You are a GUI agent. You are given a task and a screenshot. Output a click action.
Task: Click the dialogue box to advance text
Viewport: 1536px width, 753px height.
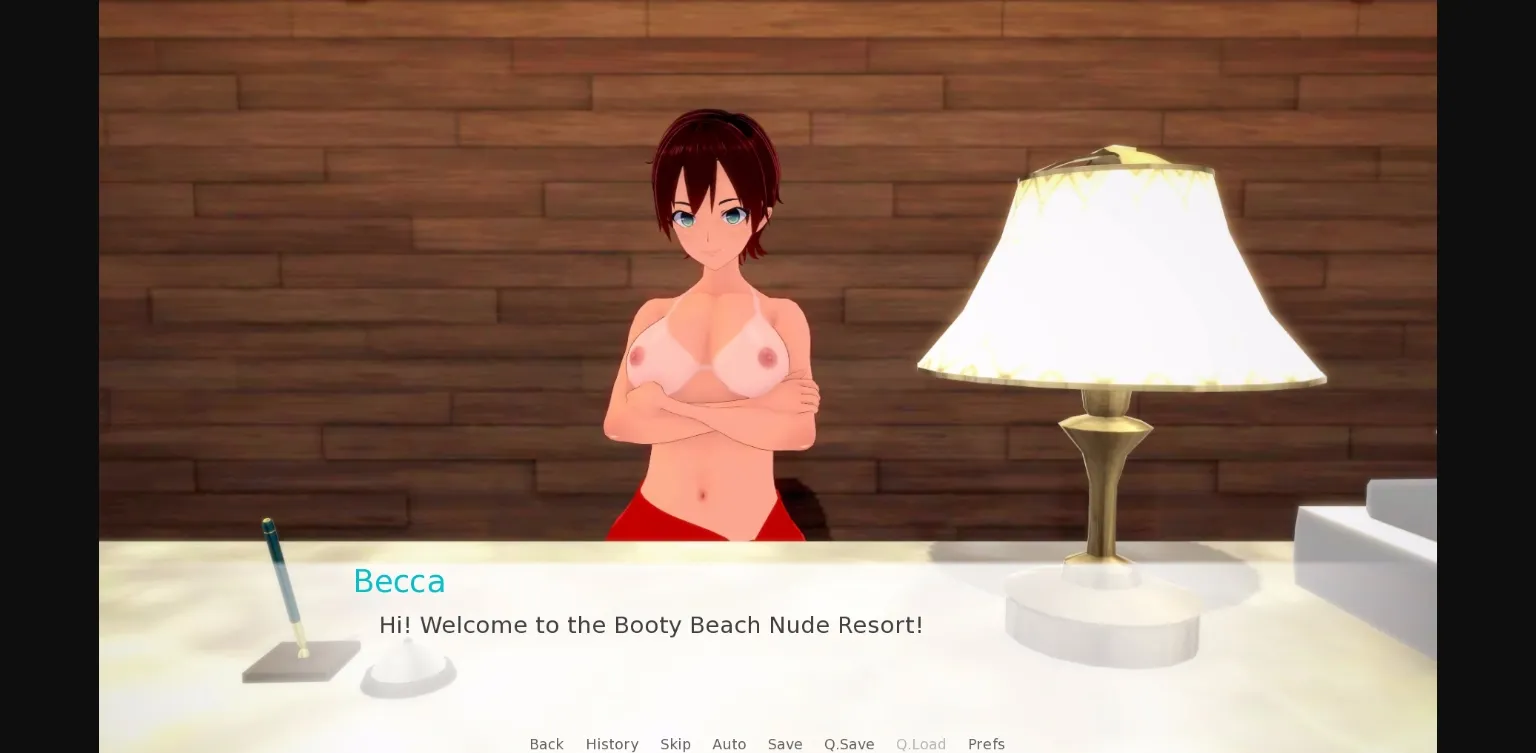(x=700, y=660)
